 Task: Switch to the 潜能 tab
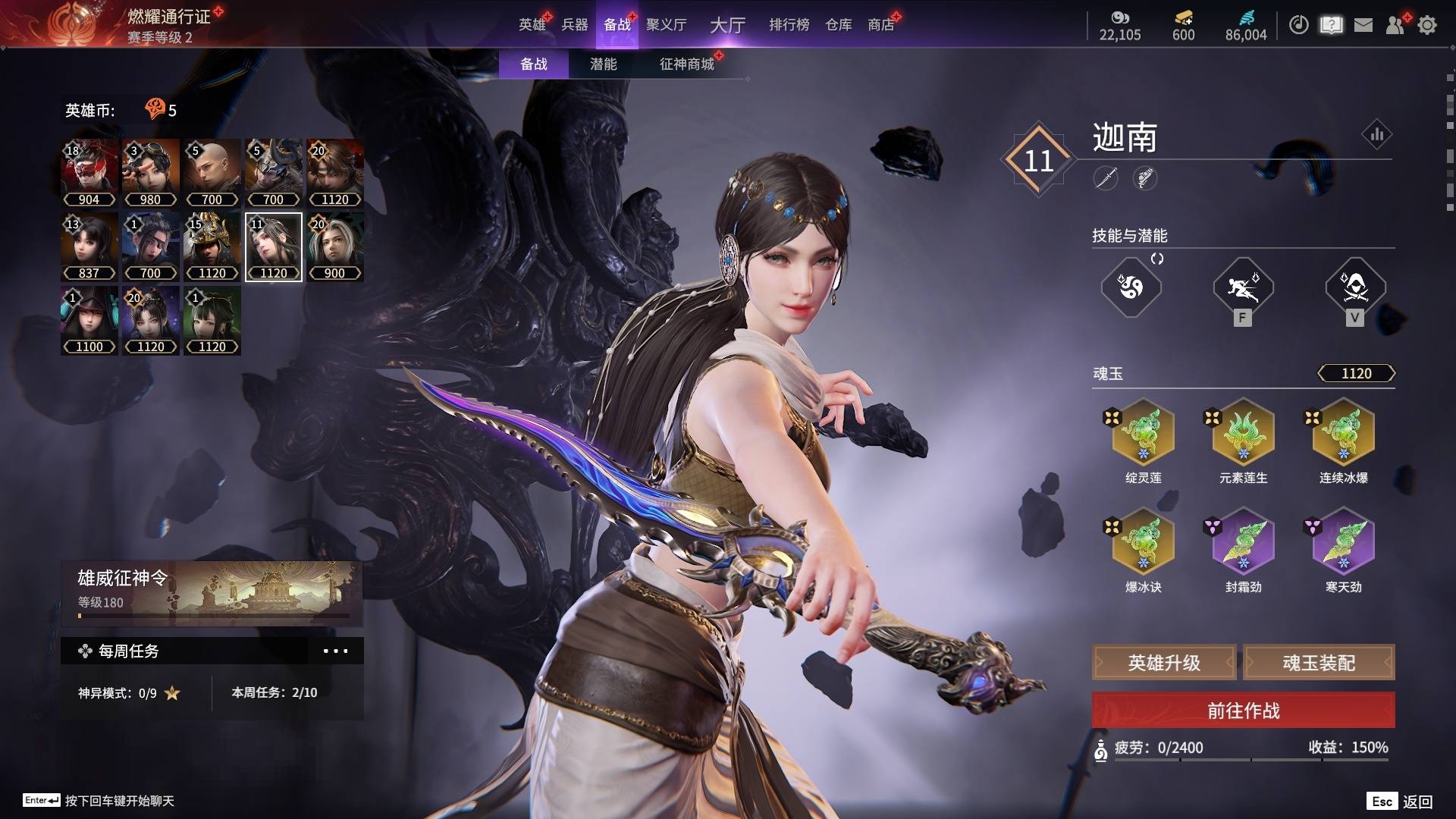click(x=603, y=64)
